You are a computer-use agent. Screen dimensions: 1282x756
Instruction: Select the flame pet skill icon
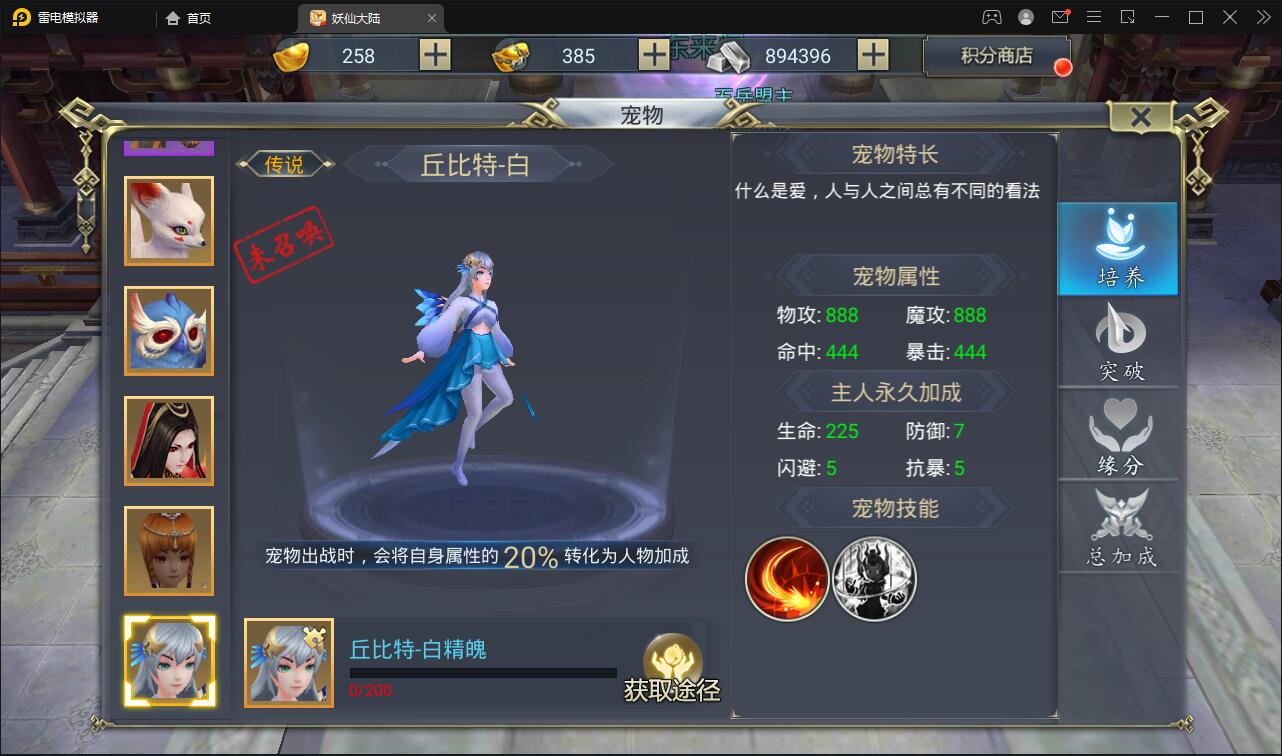coord(786,579)
